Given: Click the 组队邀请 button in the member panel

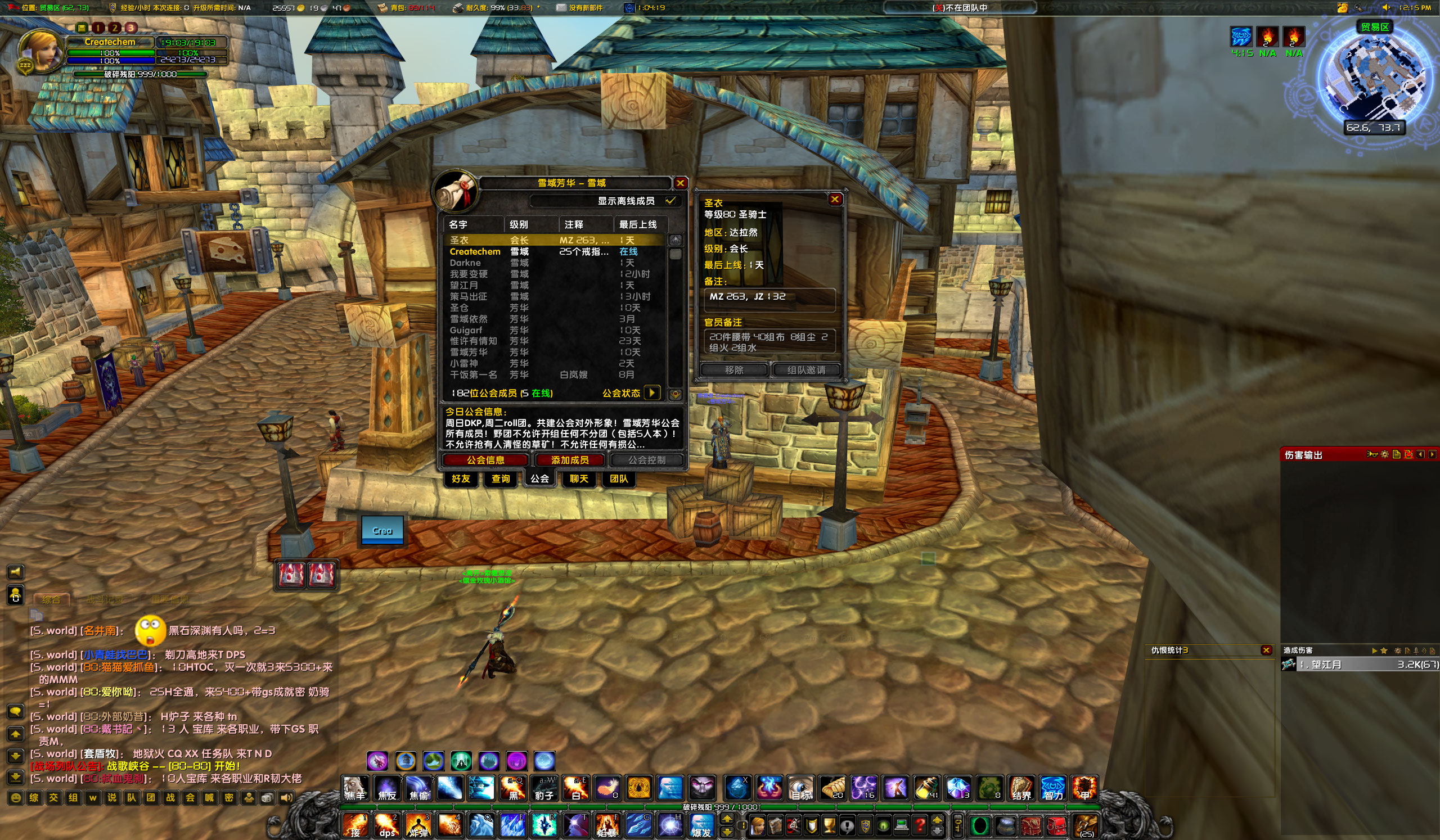Looking at the screenshot, I should [806, 369].
